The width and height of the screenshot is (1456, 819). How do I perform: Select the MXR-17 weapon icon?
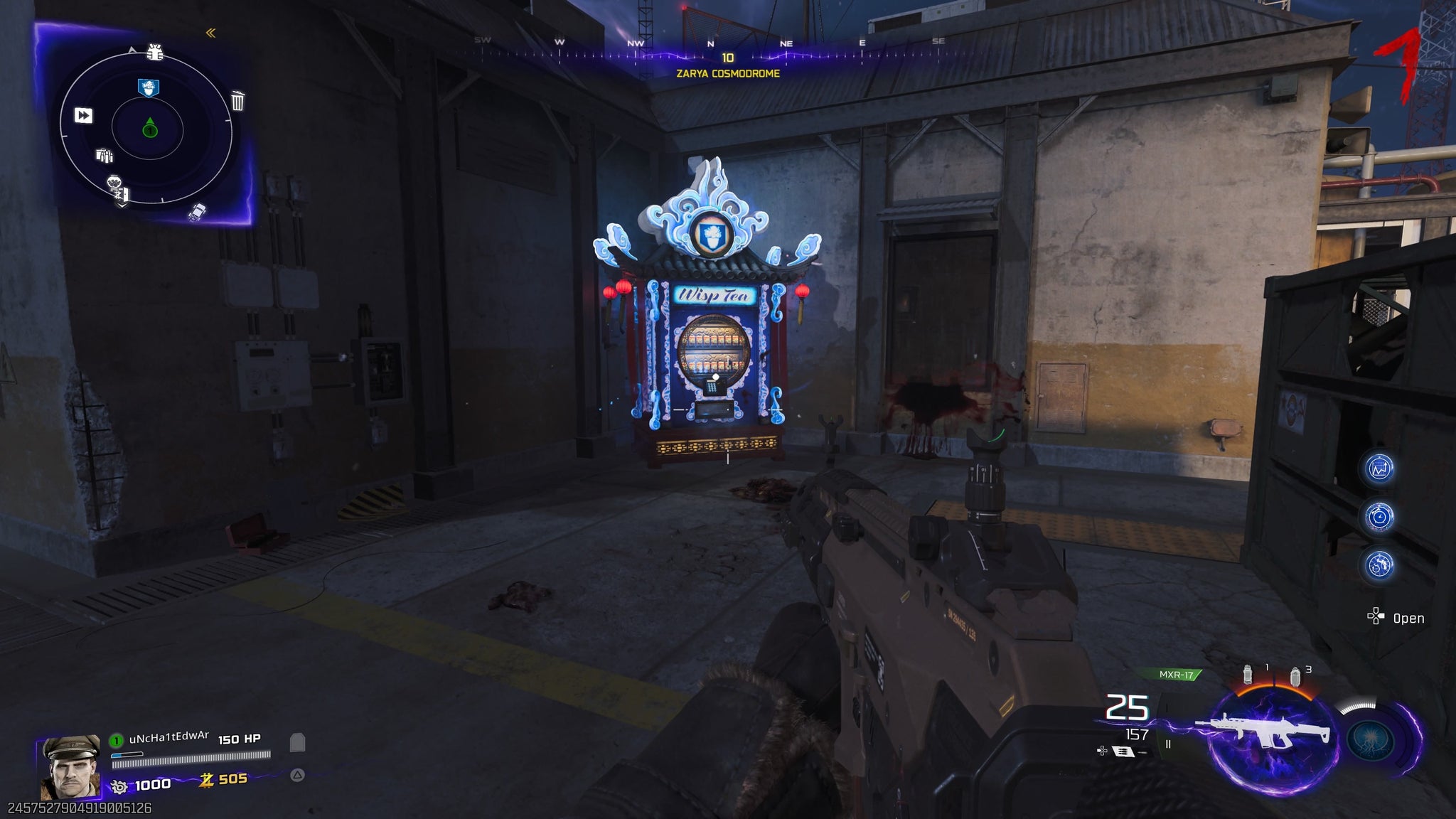pos(1262,732)
